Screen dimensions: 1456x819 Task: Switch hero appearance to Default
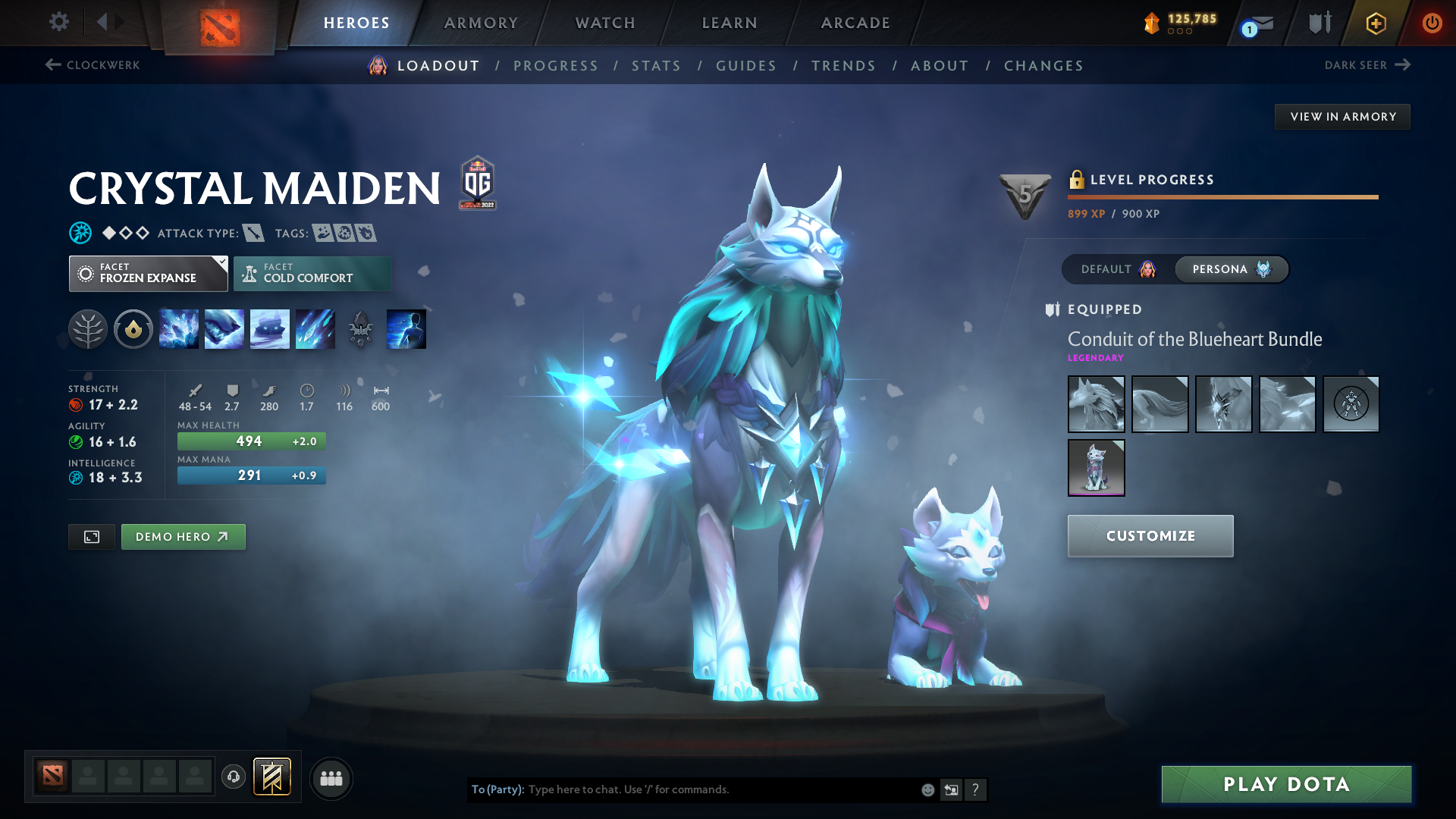(1114, 269)
